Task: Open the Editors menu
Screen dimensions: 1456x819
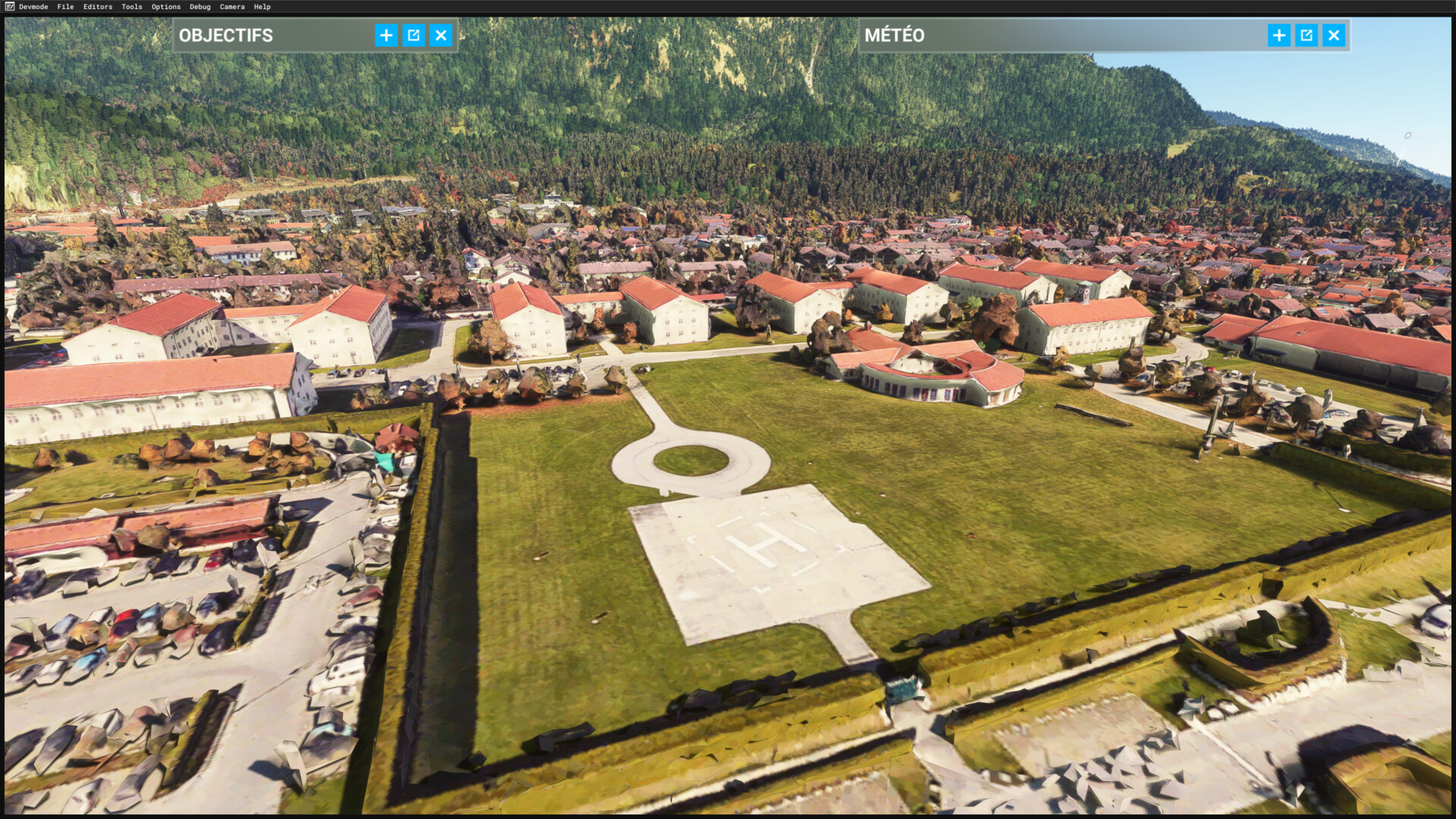Action: [x=98, y=7]
